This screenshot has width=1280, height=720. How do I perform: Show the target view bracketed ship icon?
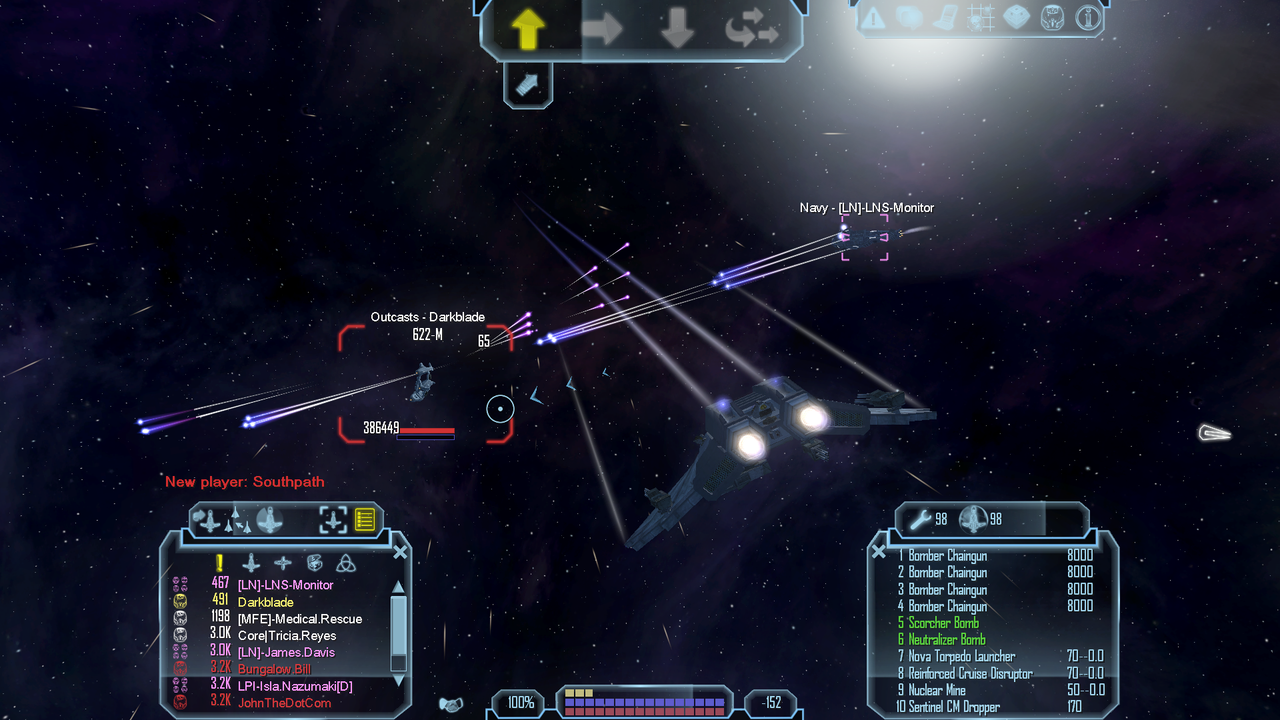pos(332,519)
